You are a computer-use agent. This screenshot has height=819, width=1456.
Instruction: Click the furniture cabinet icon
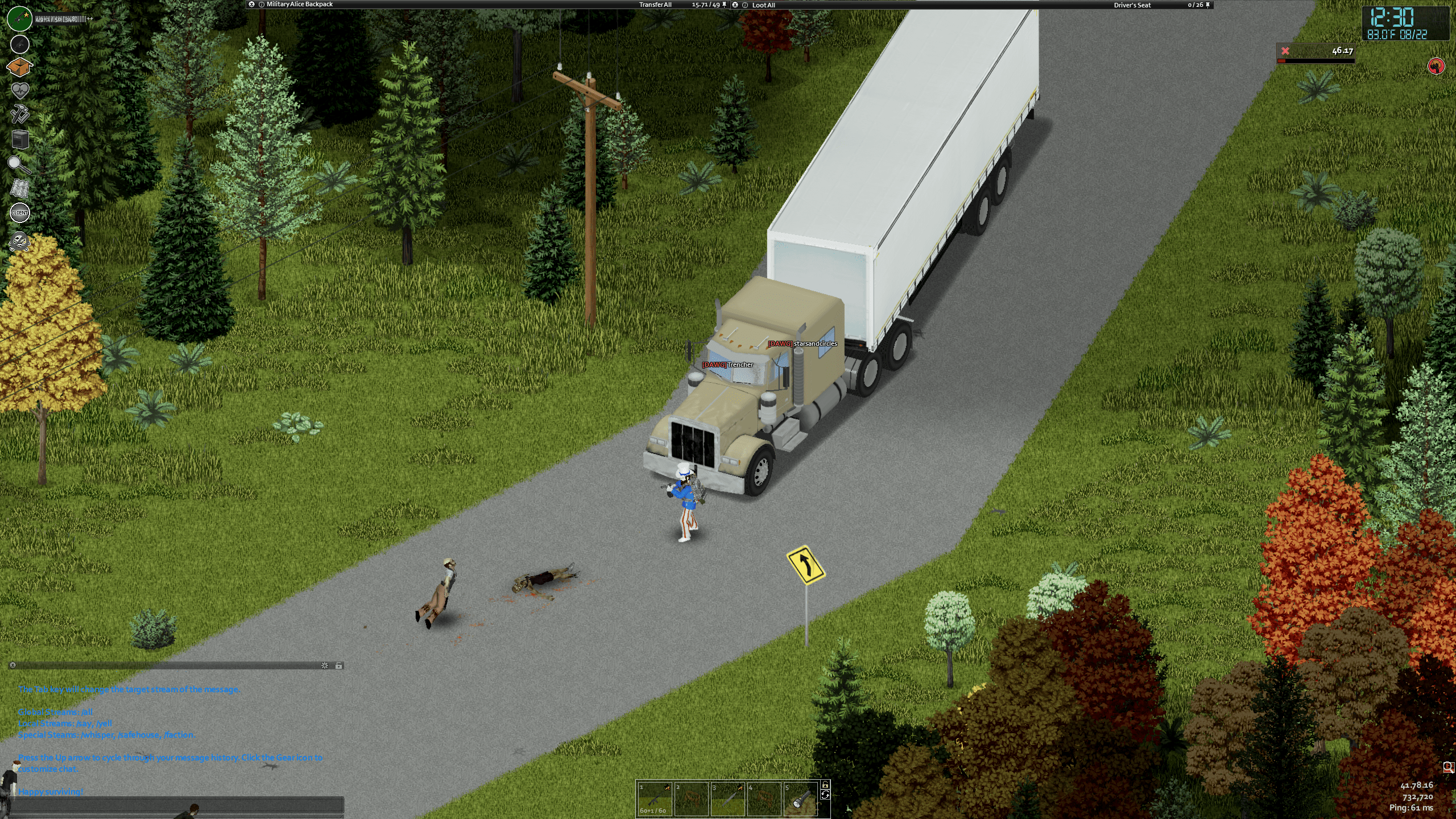[20, 139]
